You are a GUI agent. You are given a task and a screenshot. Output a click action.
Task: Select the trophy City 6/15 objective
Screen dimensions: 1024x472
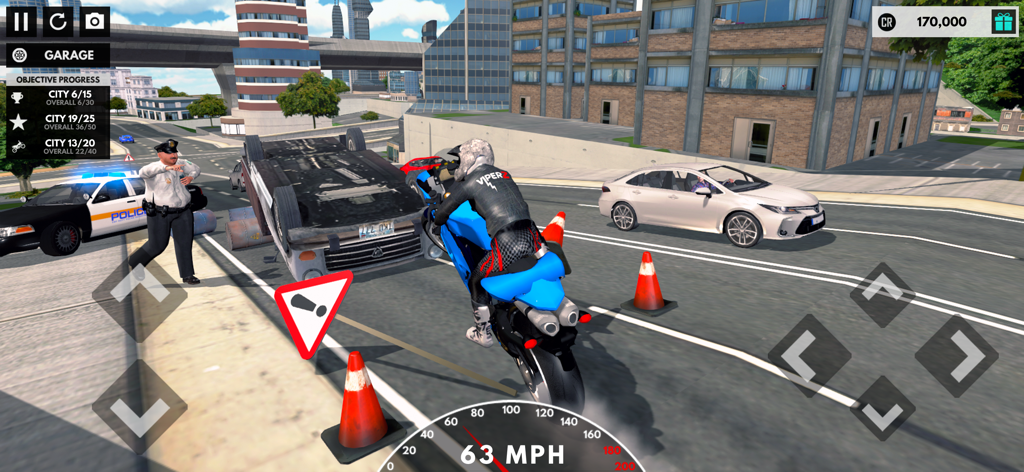coord(57,97)
